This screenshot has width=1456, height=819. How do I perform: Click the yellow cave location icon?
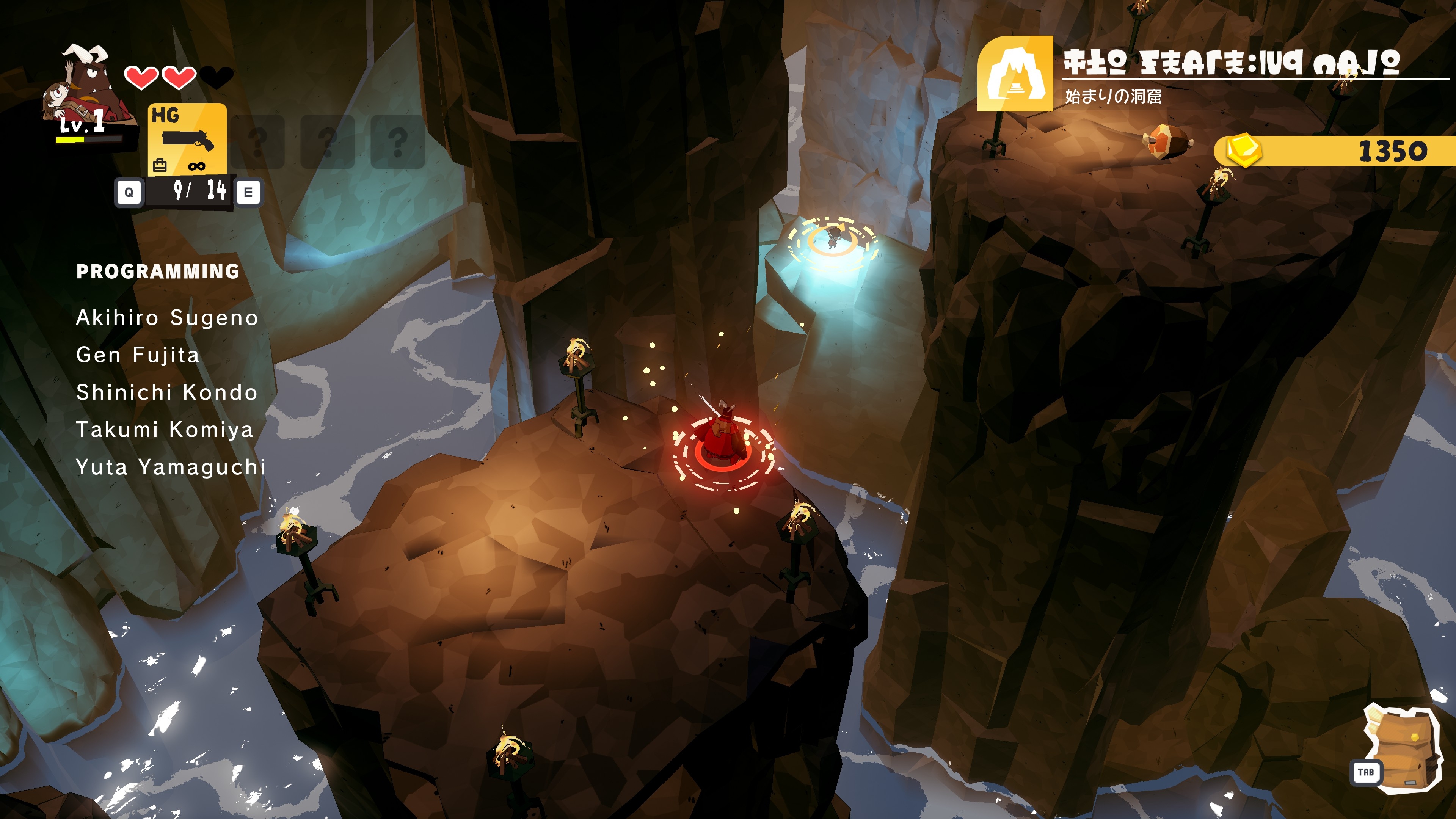pyautogui.click(x=1015, y=74)
